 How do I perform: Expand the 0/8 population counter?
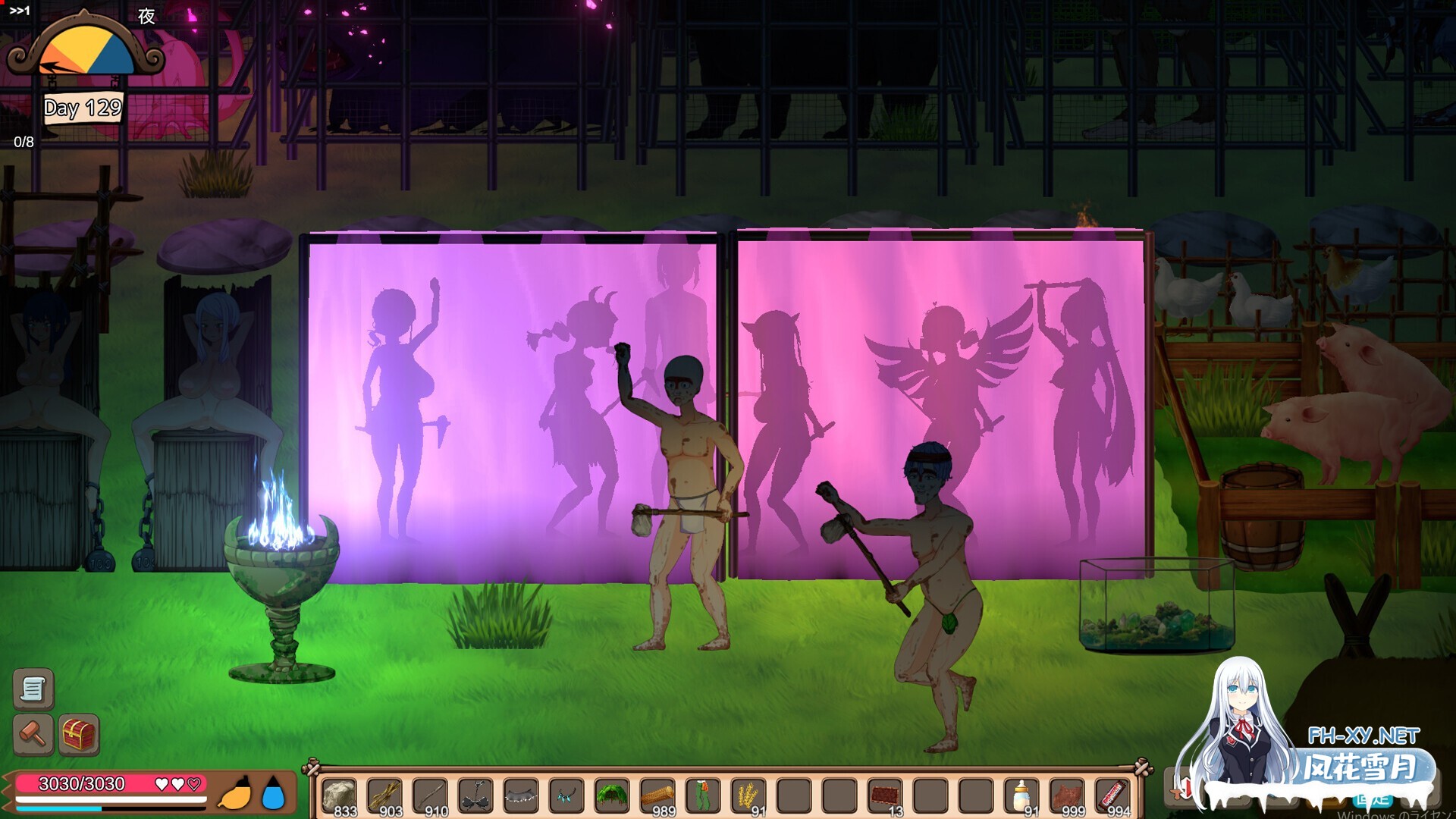[x=23, y=140]
